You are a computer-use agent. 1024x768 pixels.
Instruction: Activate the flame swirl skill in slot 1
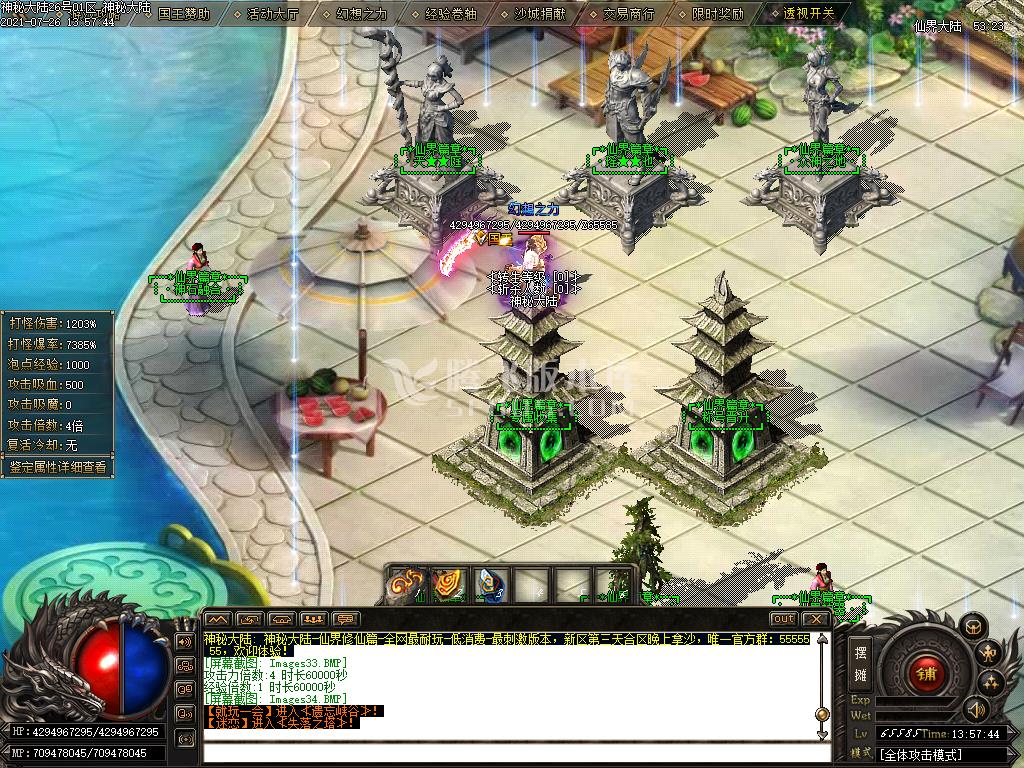click(x=407, y=585)
